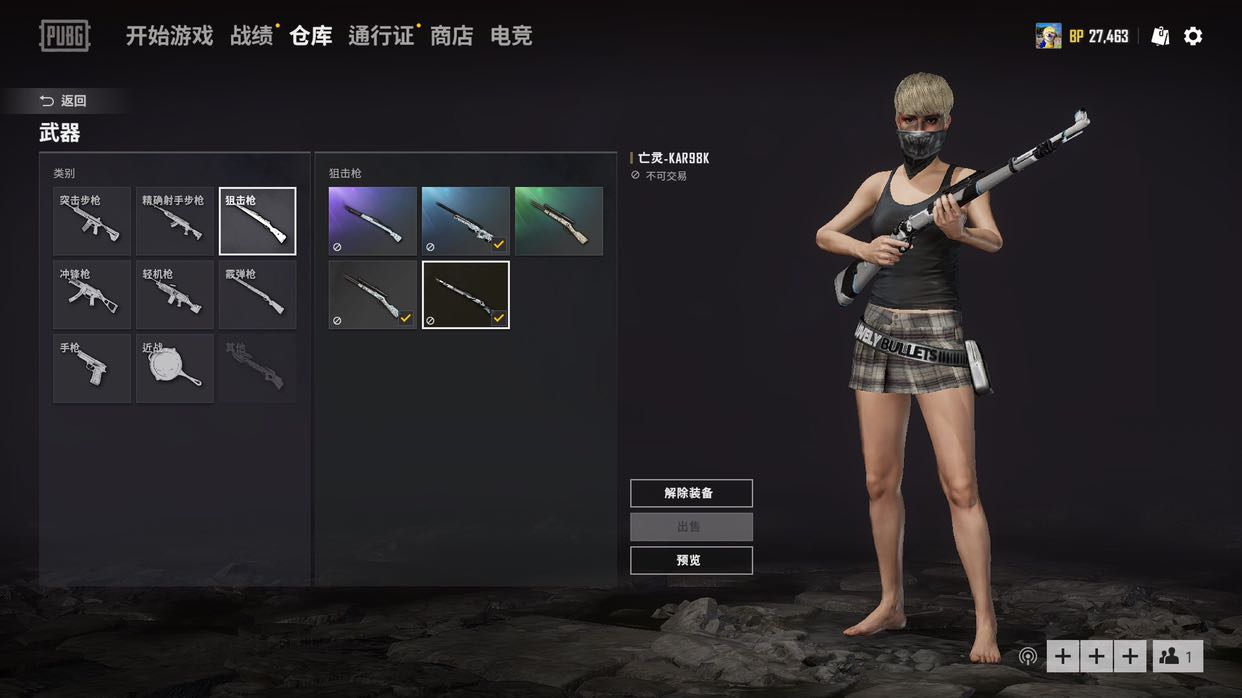
Task: Select the 冲锋枪 submachine gun category
Action: pyautogui.click(x=92, y=295)
